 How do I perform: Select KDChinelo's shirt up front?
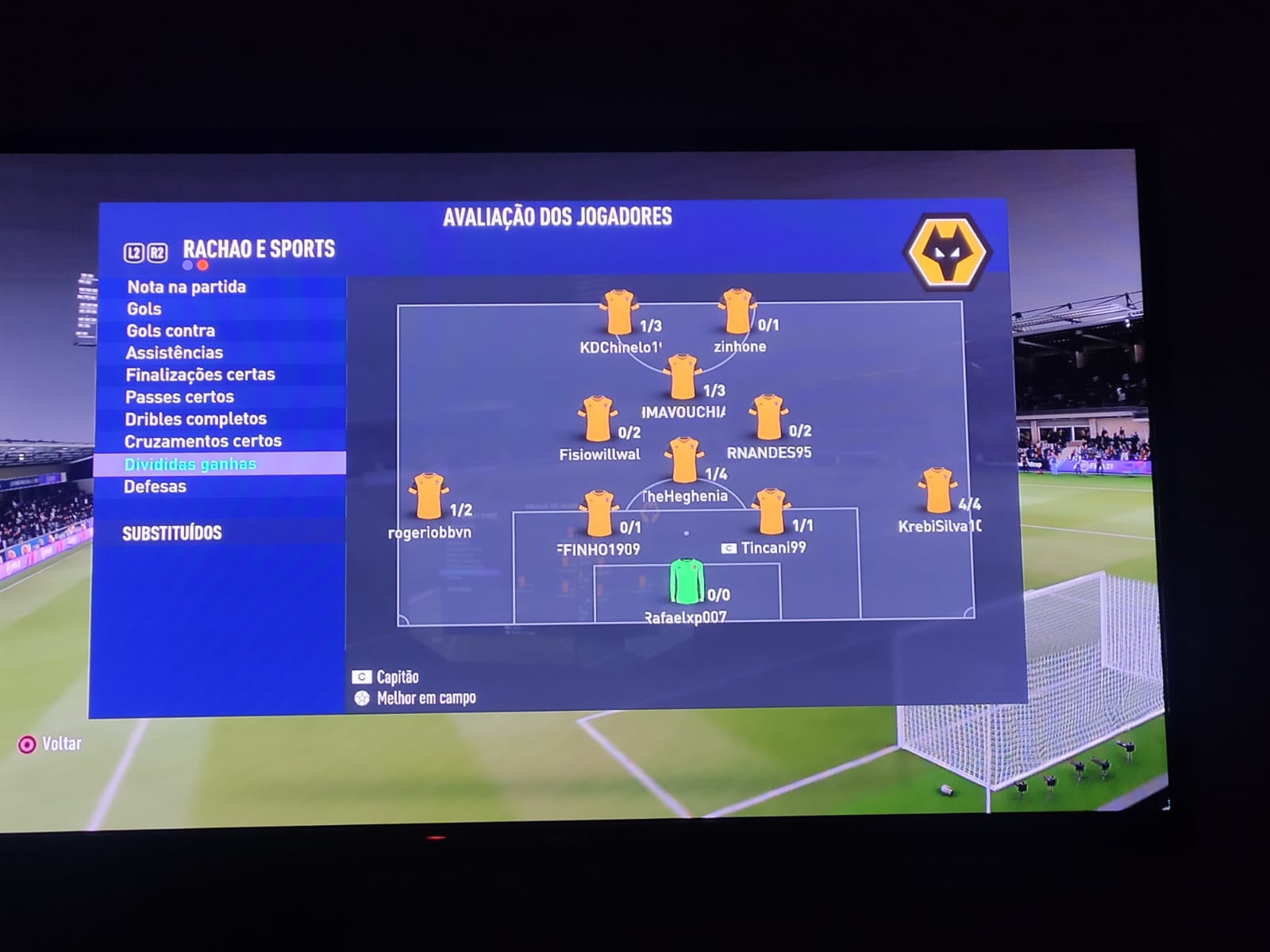pyautogui.click(x=619, y=313)
